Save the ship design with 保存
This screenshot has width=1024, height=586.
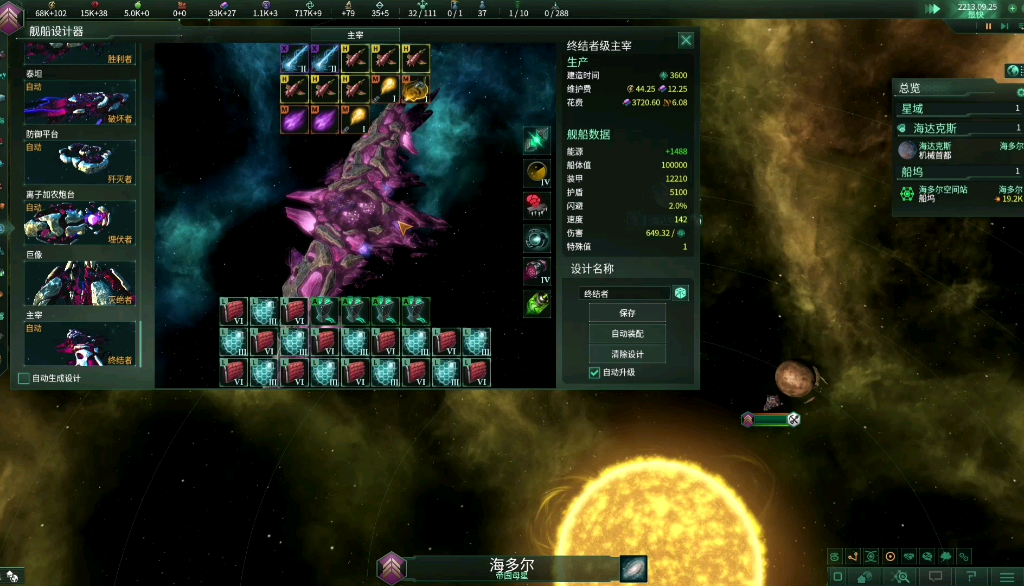pos(627,313)
